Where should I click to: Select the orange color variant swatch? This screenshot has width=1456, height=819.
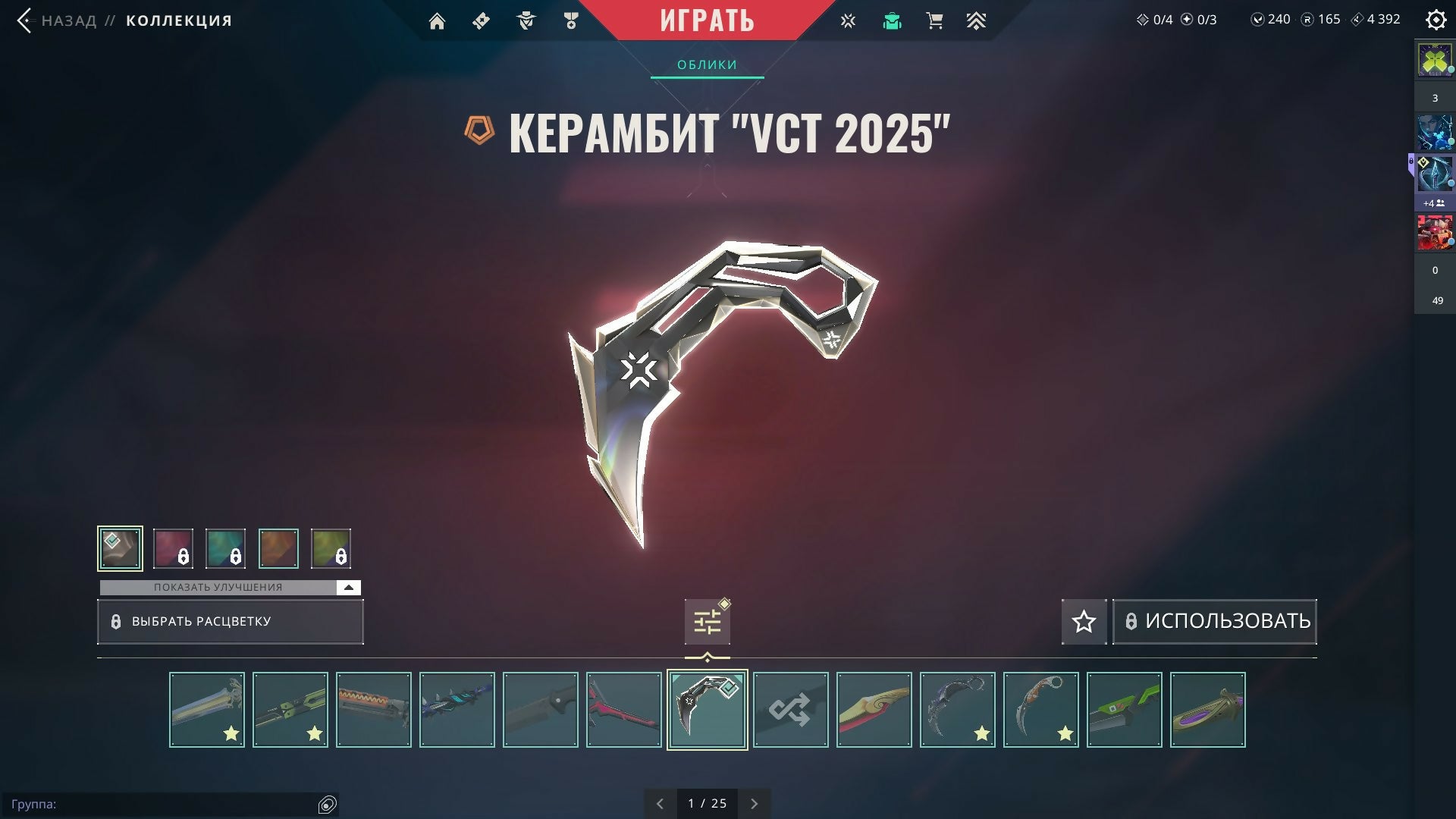point(278,548)
